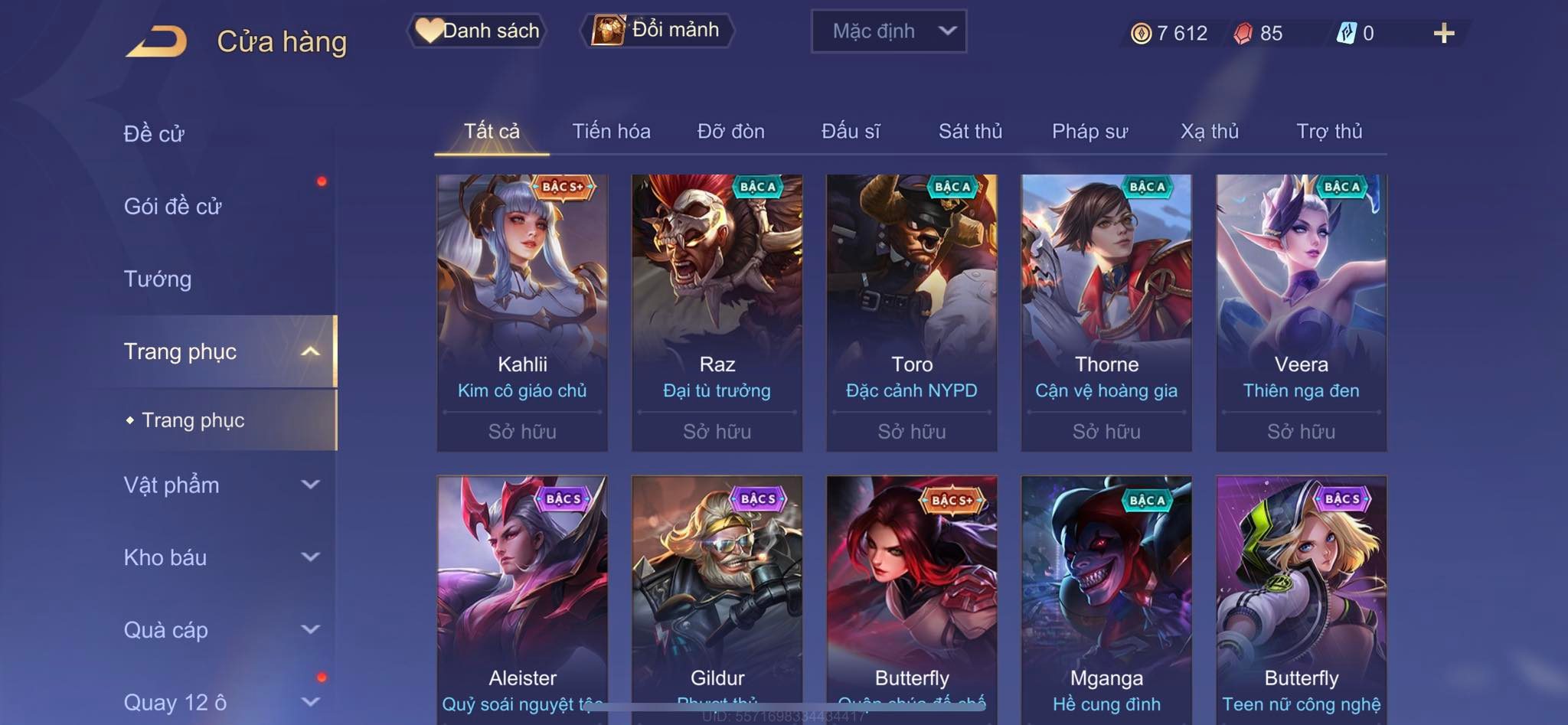Expand the Quà cáp category
Image resolution: width=1568 pixels, height=725 pixels.
tap(220, 630)
